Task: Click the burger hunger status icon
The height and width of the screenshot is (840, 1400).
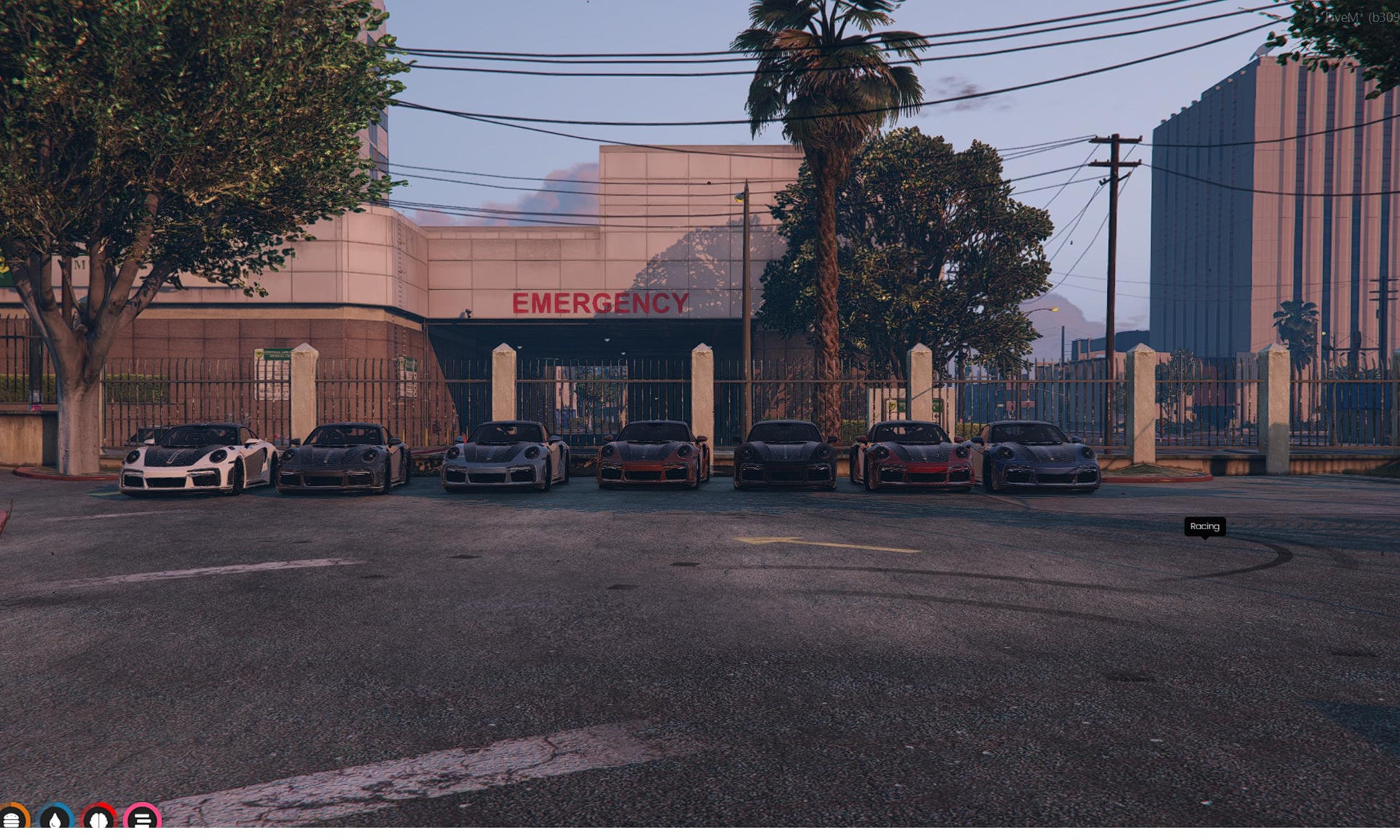Action: tap(12, 820)
